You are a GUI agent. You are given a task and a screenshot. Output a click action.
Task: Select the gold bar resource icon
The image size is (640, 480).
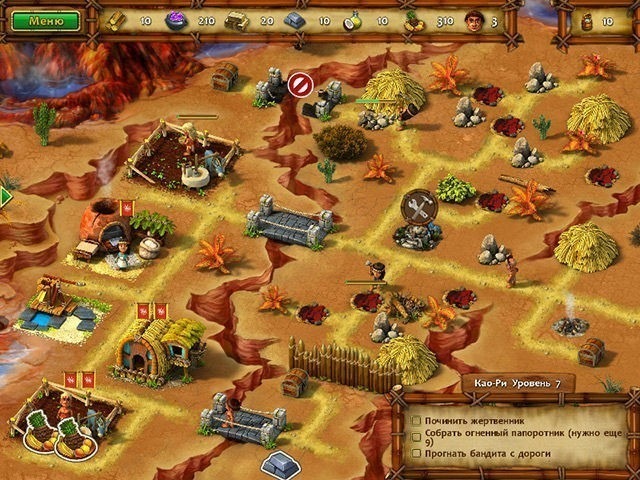tap(118, 20)
